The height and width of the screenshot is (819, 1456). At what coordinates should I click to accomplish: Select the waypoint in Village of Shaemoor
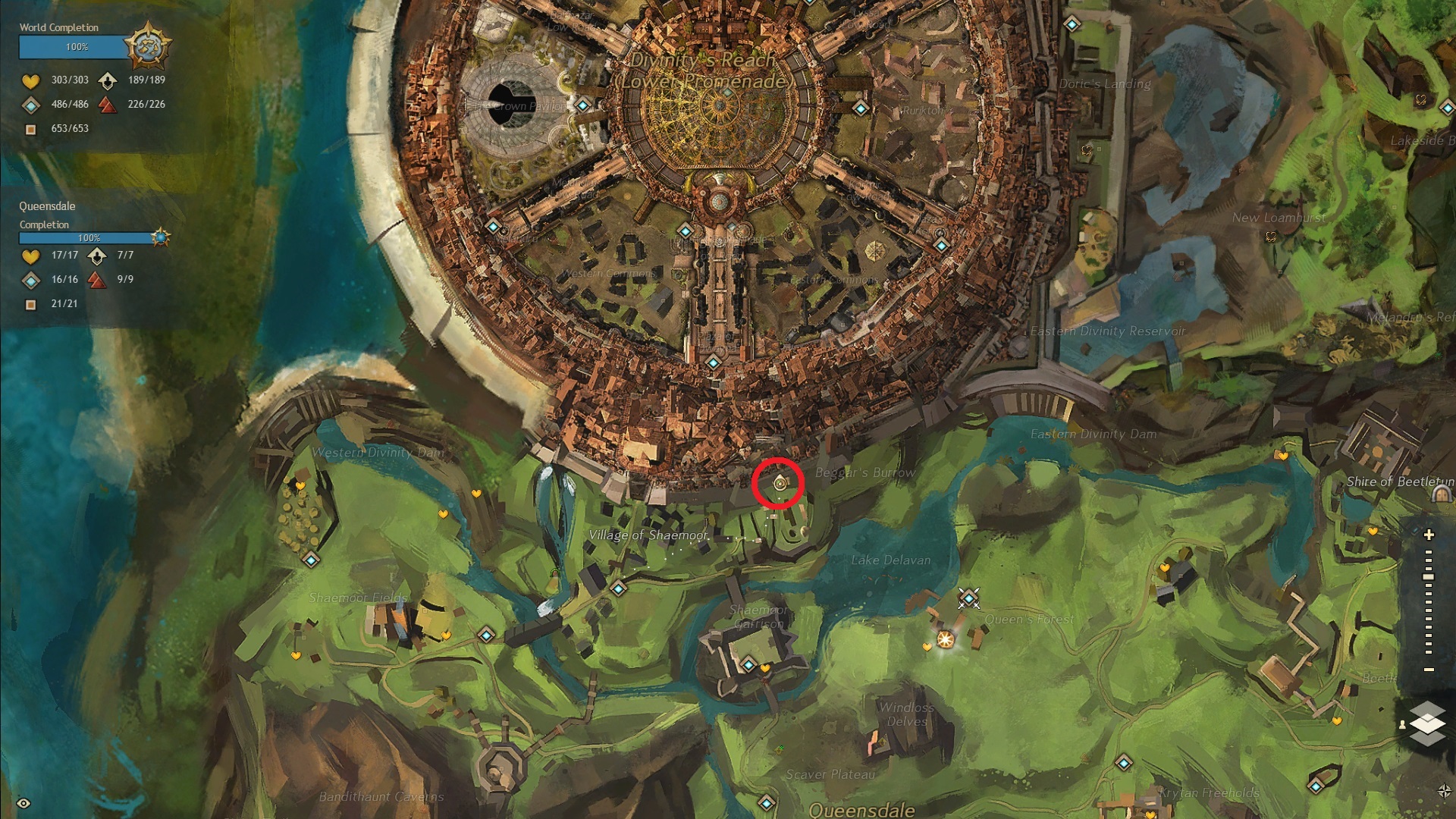tap(619, 588)
